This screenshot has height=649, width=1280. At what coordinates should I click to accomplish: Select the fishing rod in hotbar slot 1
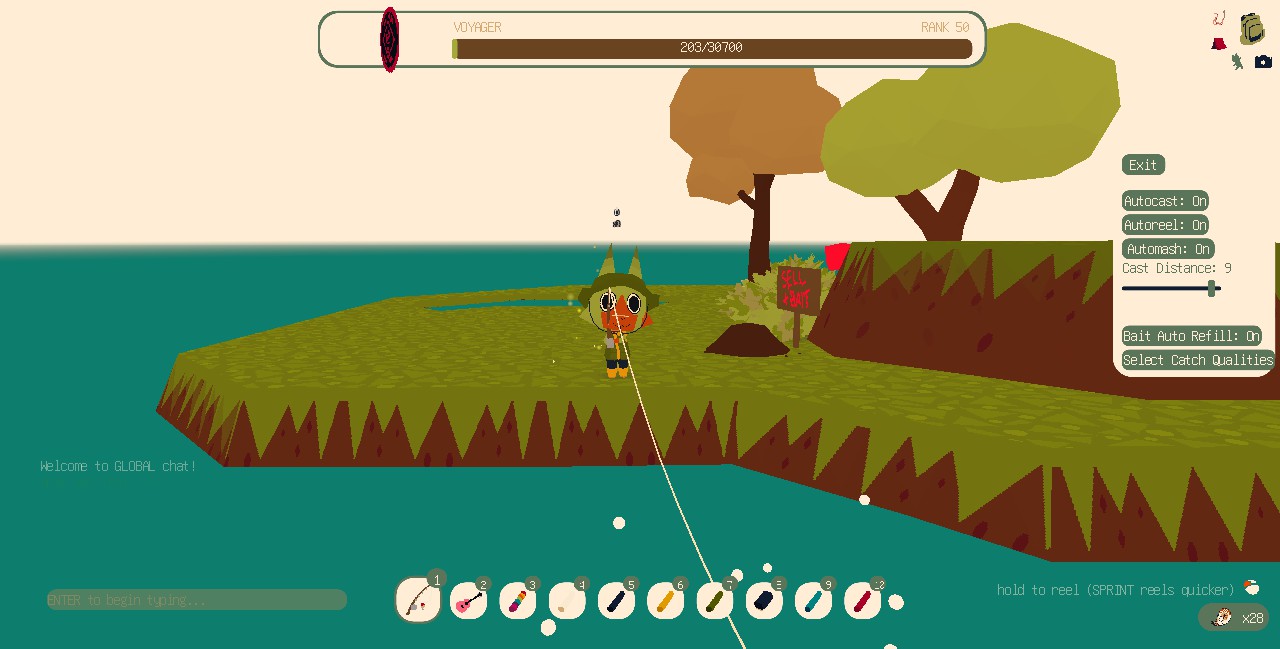pos(418,600)
